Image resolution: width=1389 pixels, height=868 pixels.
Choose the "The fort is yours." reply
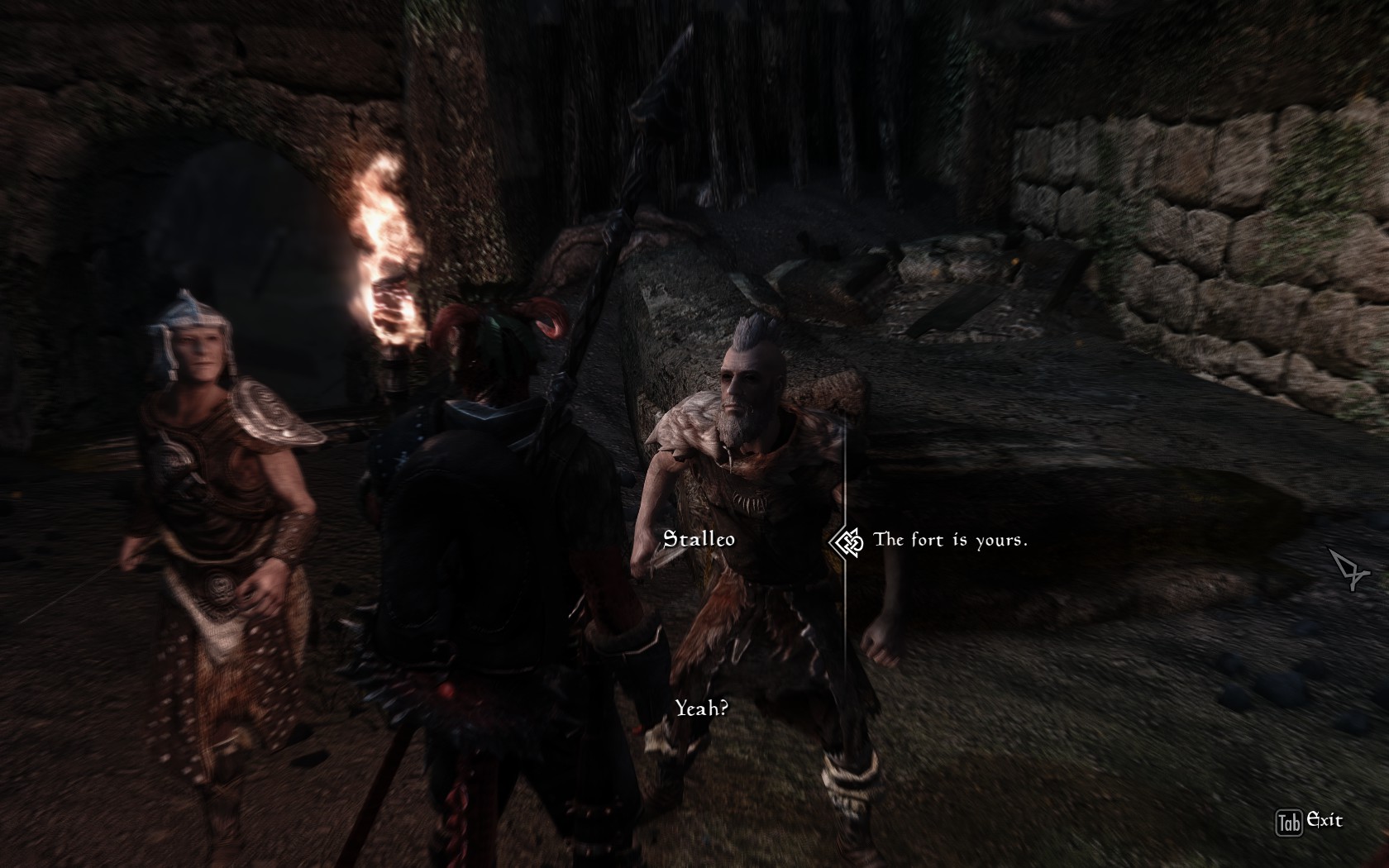(x=950, y=541)
